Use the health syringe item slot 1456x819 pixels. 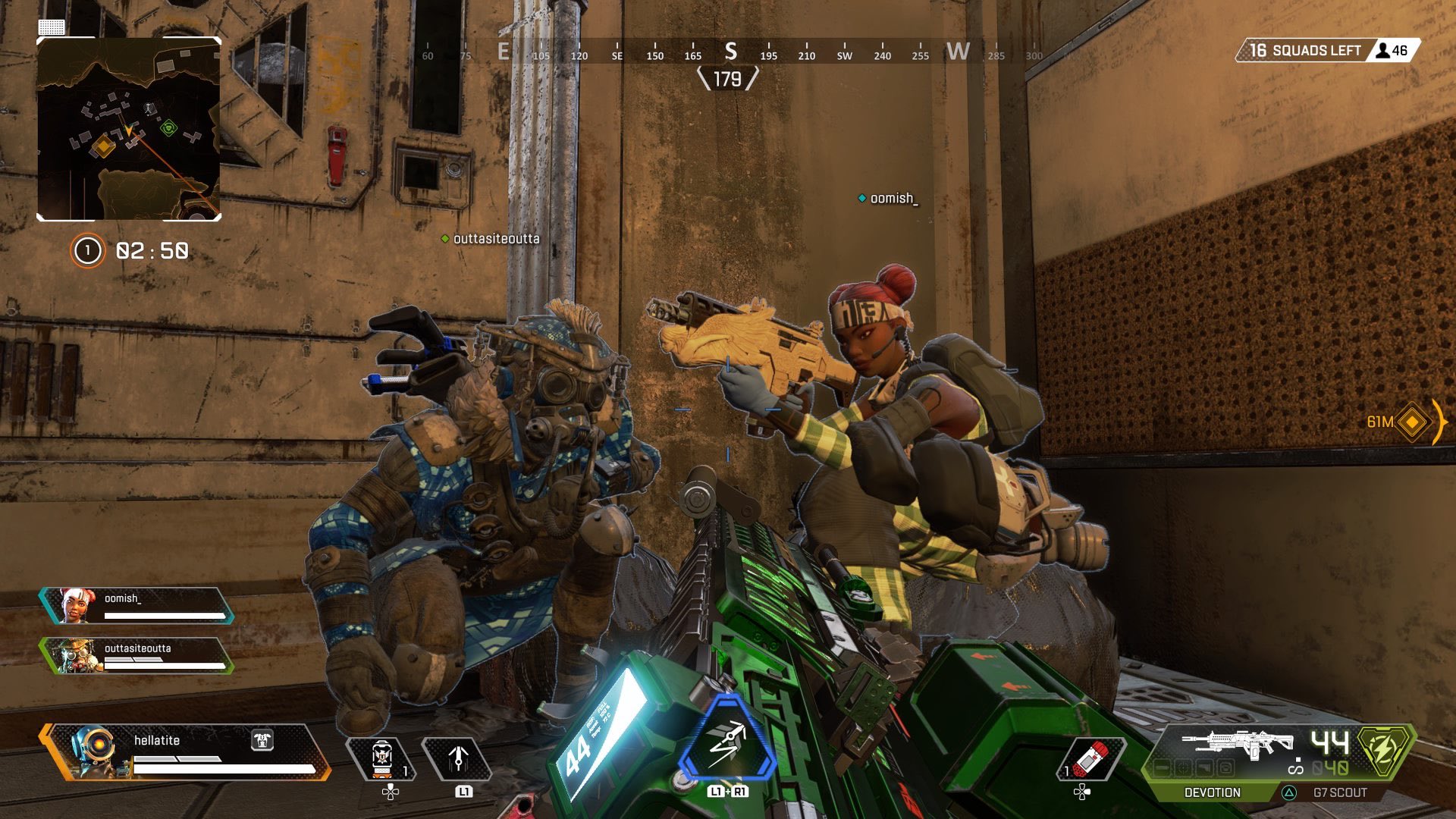point(1090,758)
